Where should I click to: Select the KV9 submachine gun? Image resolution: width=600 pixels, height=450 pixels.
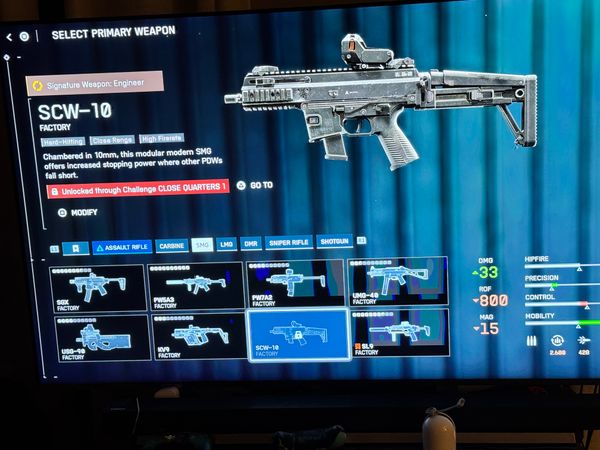click(197, 336)
